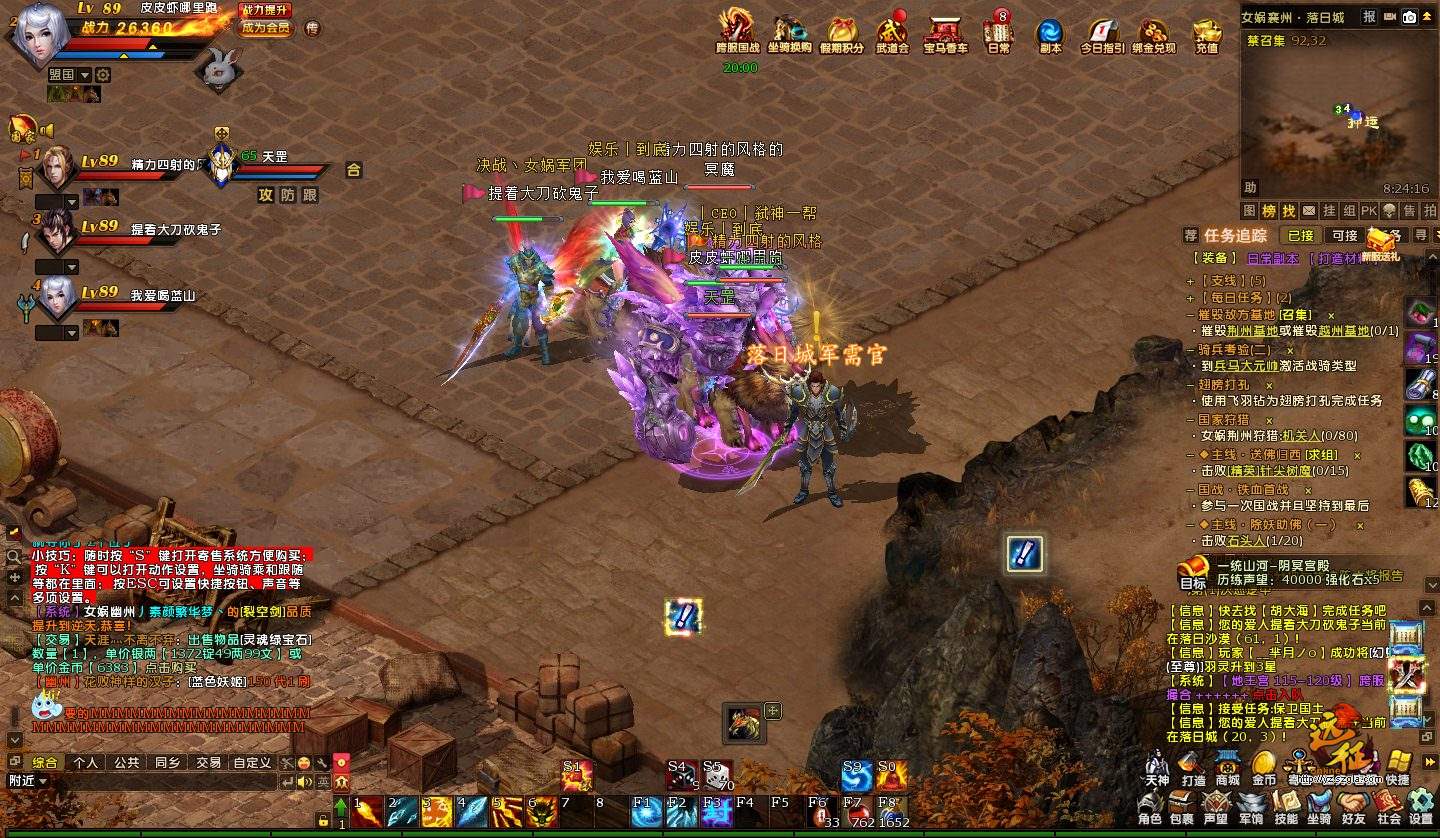Open the 坐骑 mount panel

[x=1320, y=807]
